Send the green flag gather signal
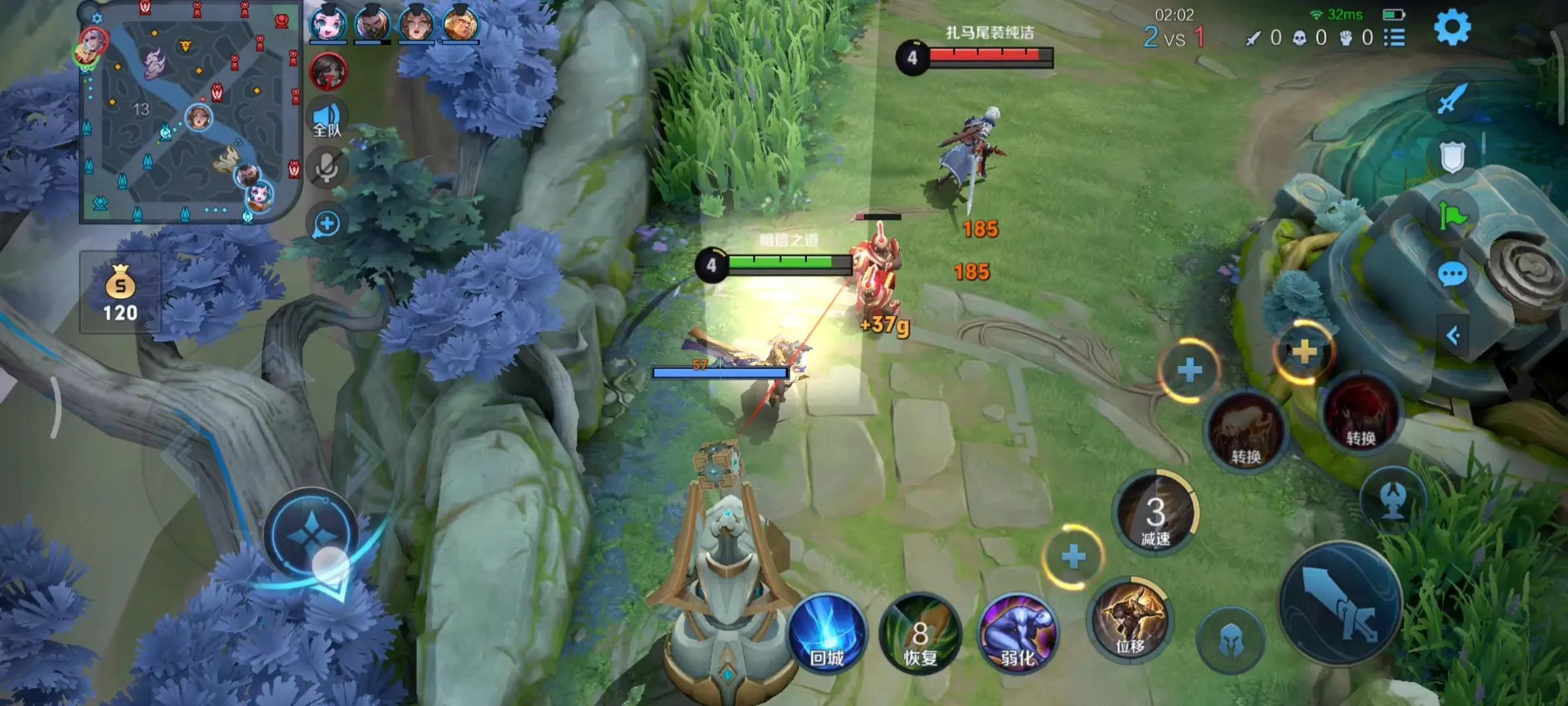Image resolution: width=1568 pixels, height=706 pixels. (1452, 216)
